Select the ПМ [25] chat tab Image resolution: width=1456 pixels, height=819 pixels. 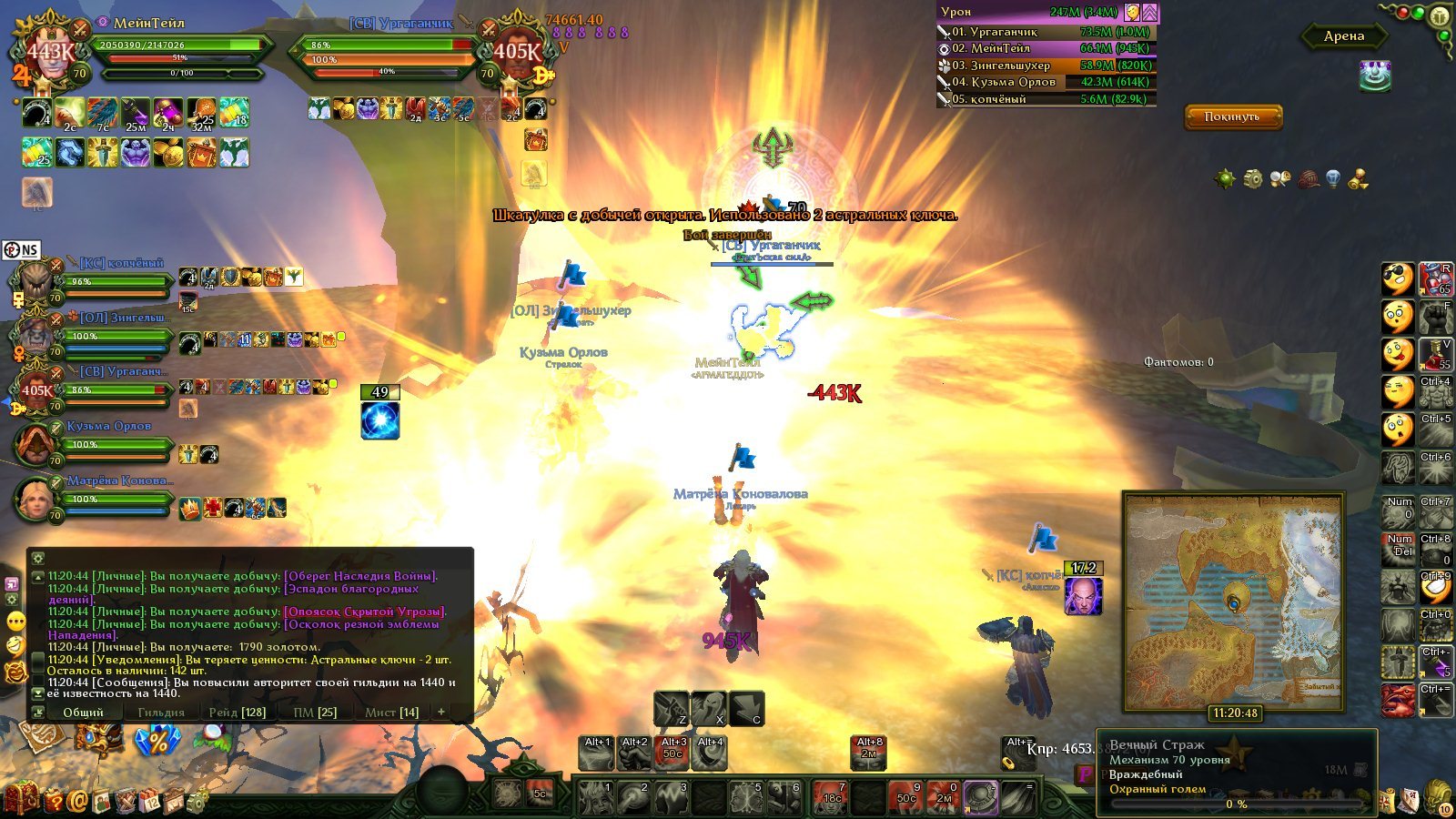(x=315, y=712)
